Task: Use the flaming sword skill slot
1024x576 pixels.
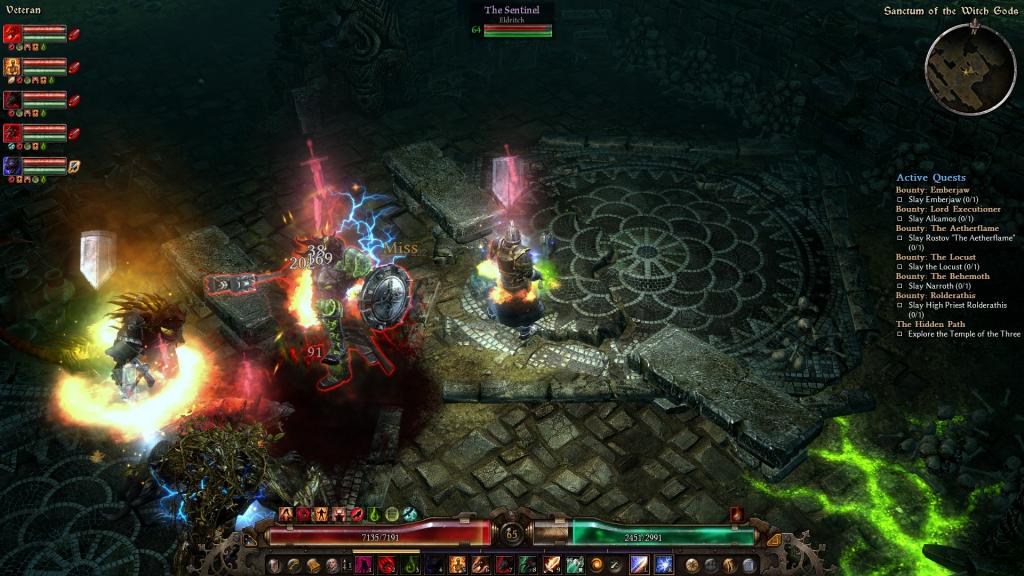Action: point(551,565)
